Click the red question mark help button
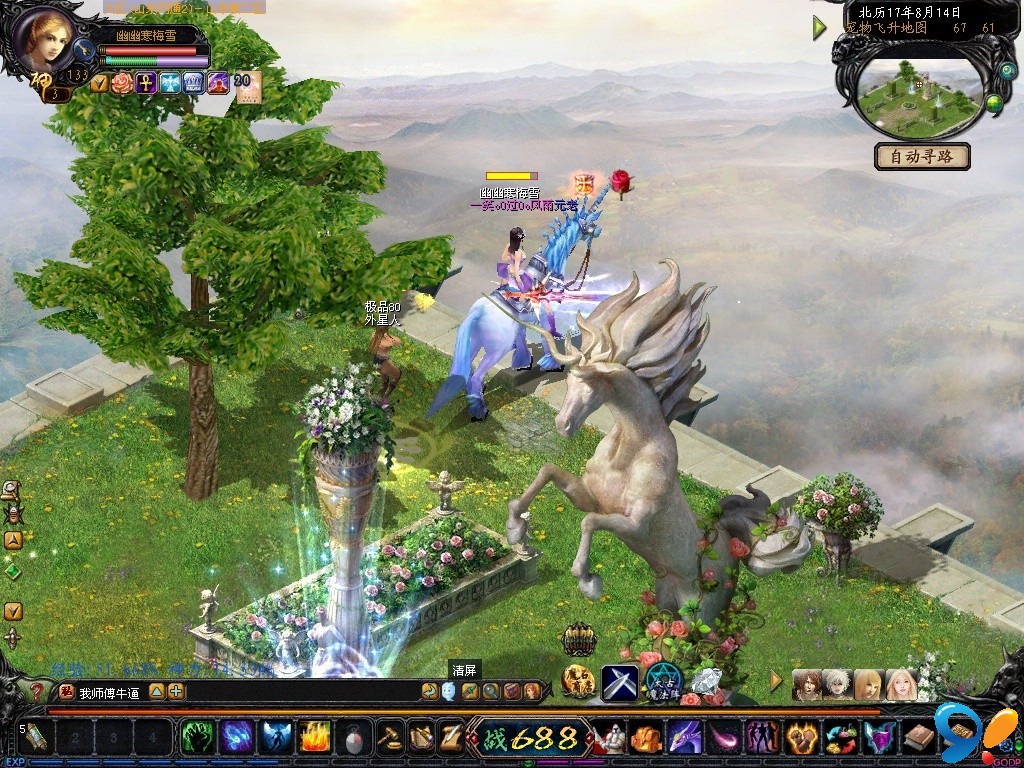Viewport: 1024px width, 768px height. tap(37, 691)
